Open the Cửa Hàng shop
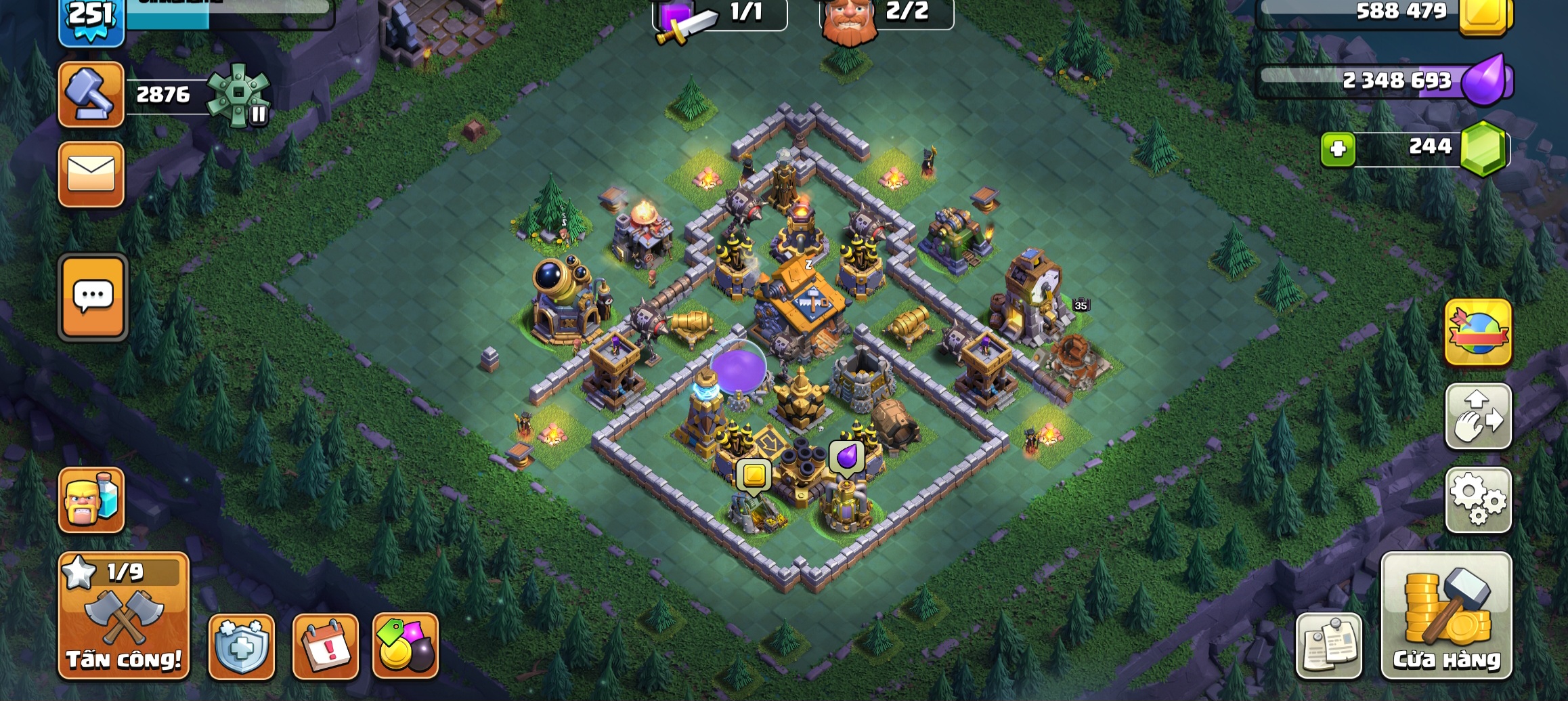 [x=1446, y=615]
